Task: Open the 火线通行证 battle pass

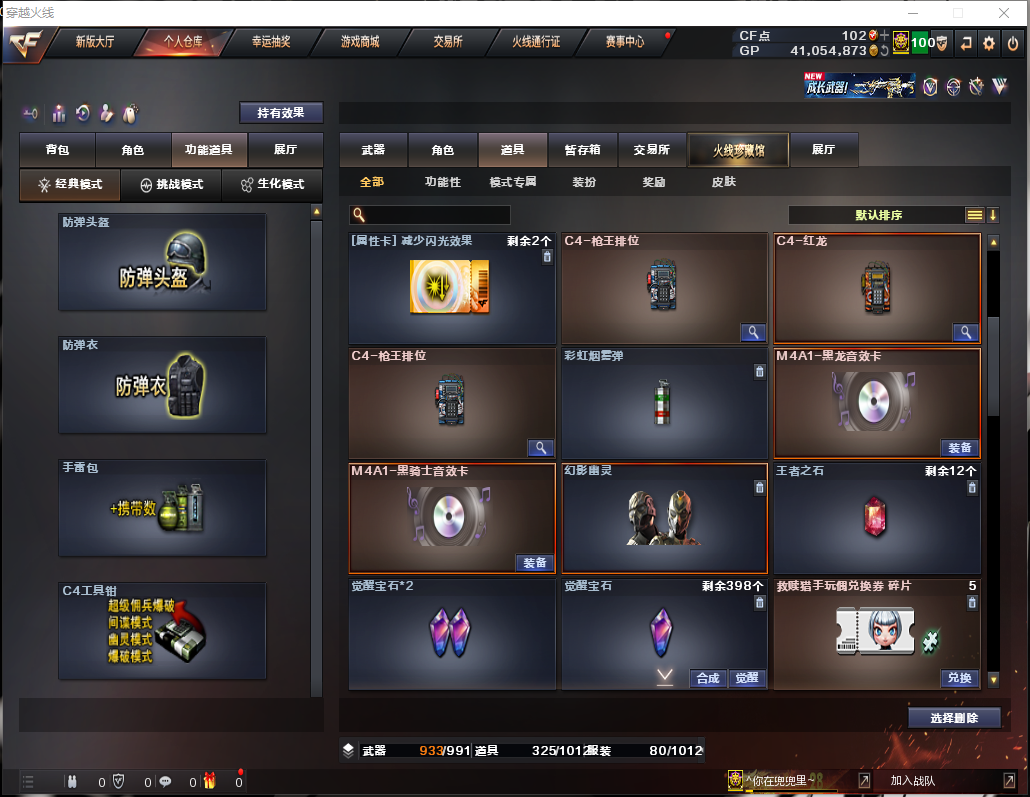Action: [536, 42]
